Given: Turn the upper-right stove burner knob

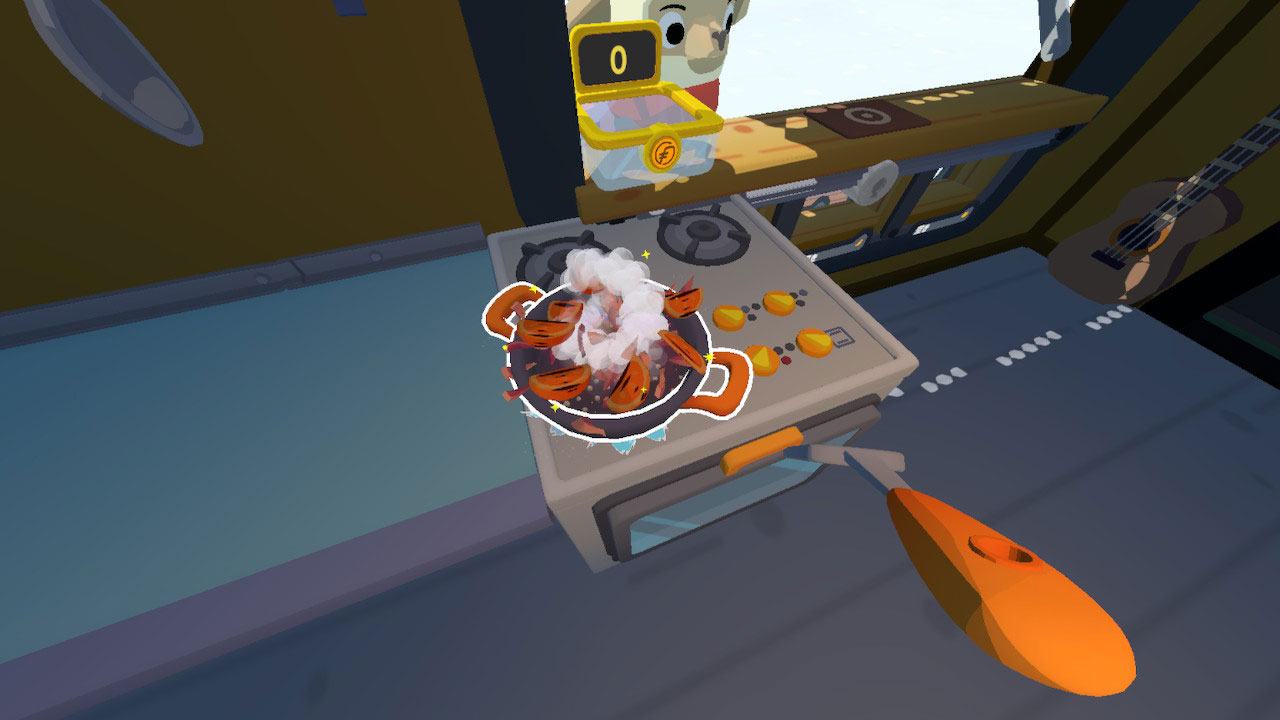Looking at the screenshot, I should [777, 303].
